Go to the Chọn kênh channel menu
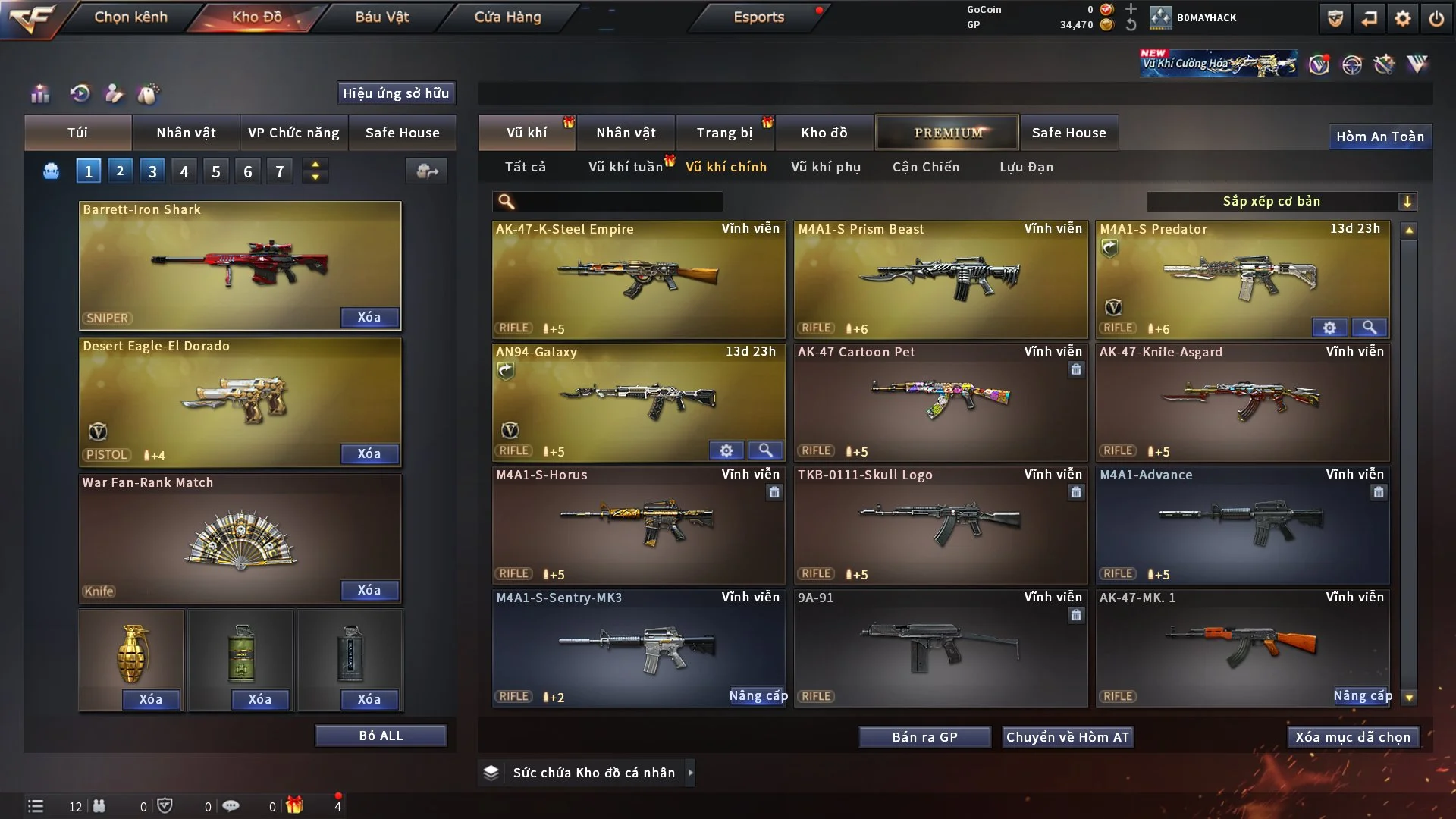Viewport: 1456px width, 819px height. click(x=130, y=17)
